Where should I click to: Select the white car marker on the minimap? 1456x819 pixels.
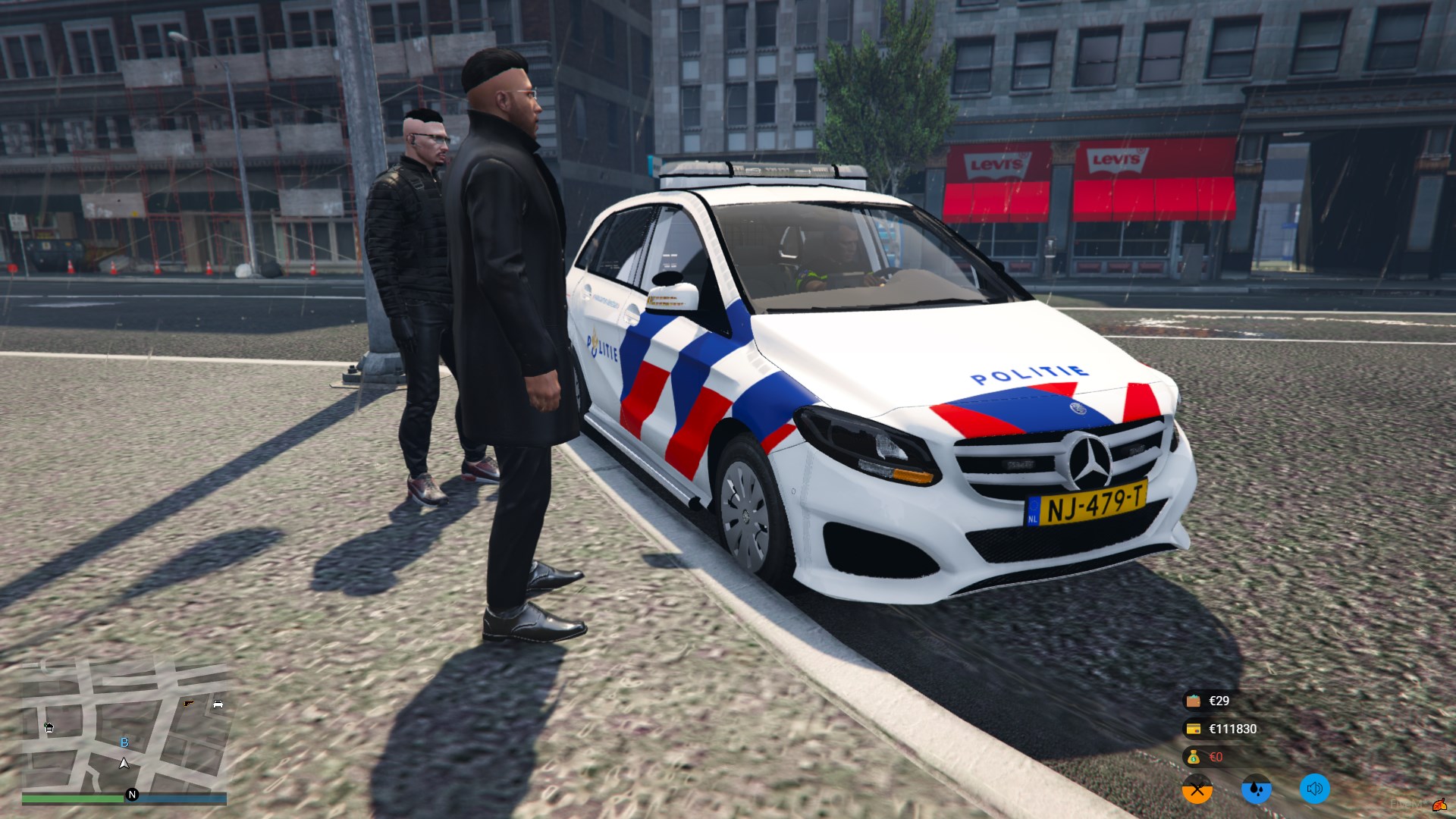click(x=218, y=704)
